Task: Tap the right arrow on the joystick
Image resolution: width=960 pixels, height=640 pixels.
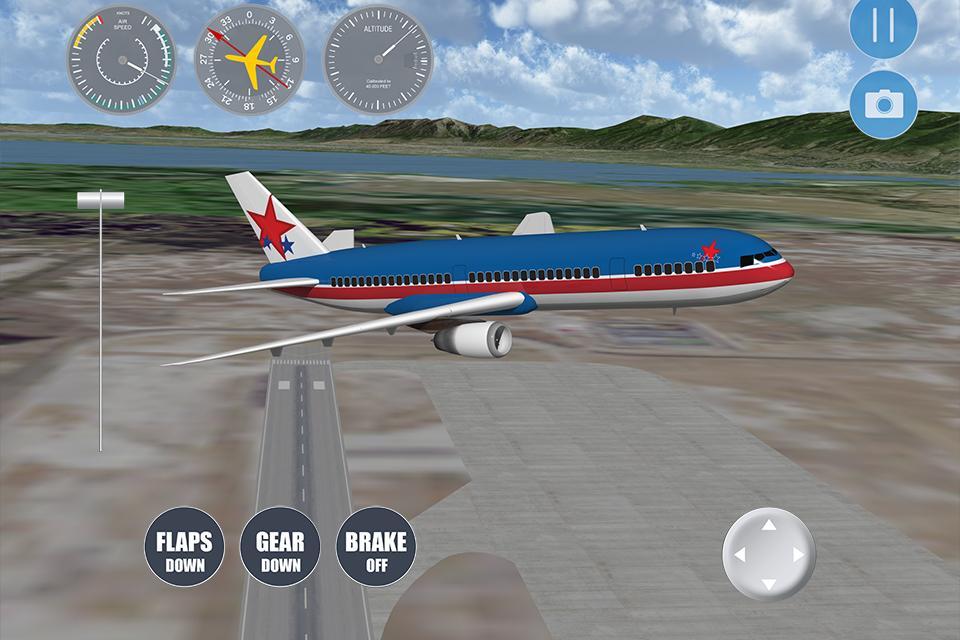Action: (798, 554)
